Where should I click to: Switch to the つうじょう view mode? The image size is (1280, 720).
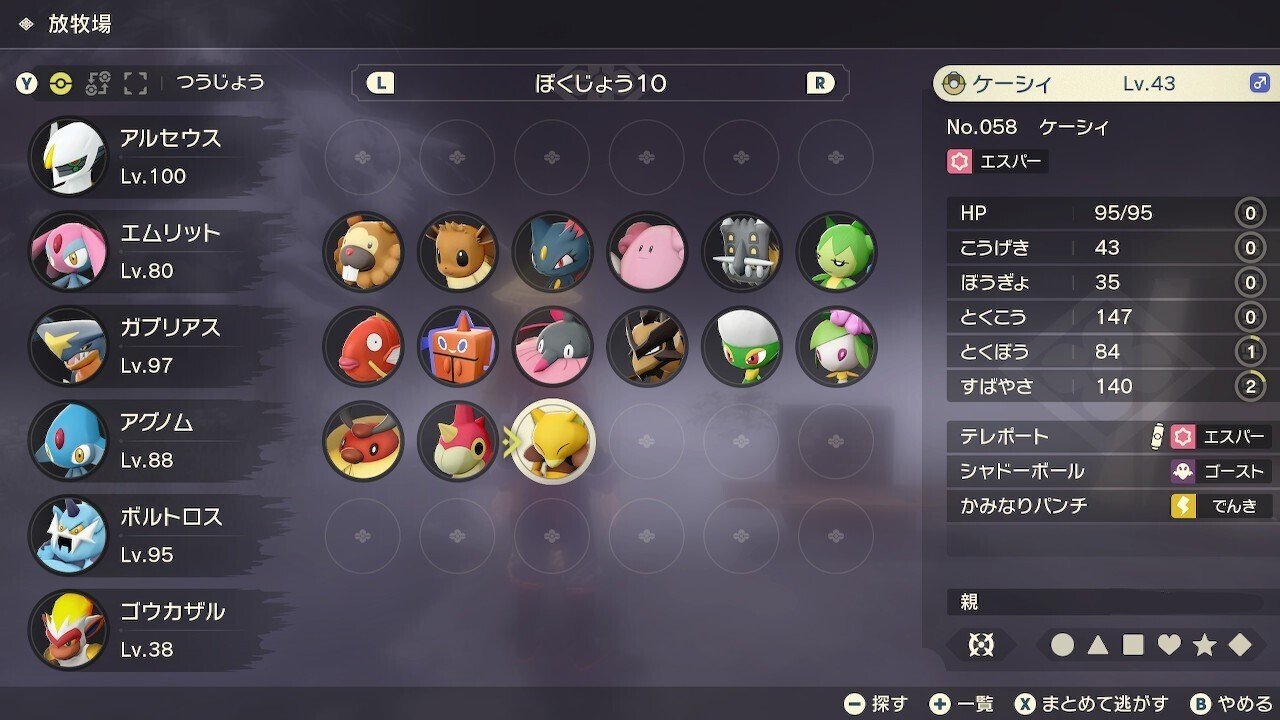click(216, 84)
